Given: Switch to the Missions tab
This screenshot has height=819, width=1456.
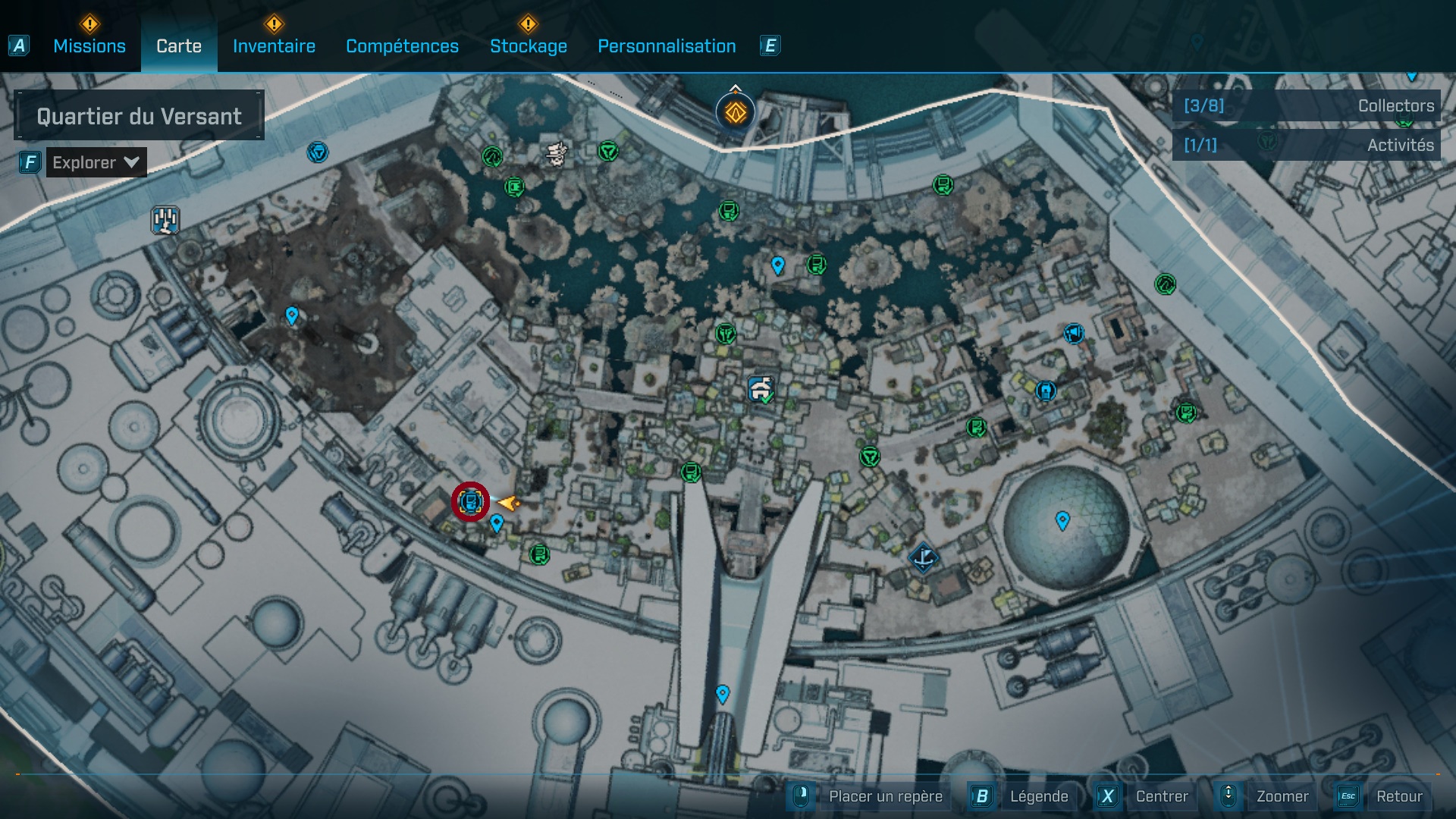Looking at the screenshot, I should [89, 45].
